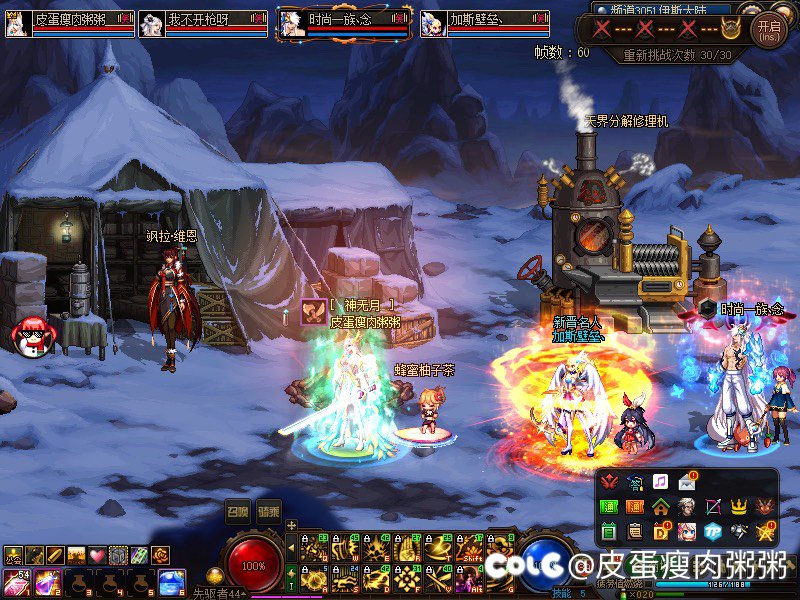Select party member 时尚一族·念 frame
The image size is (800, 600).
[344, 23]
